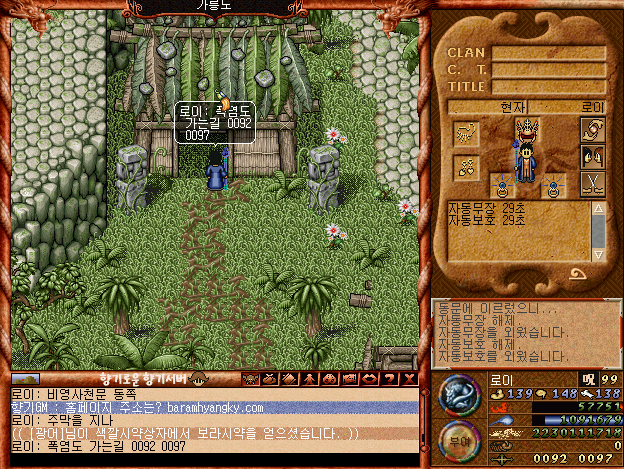624x469 pixels.
Task: Click the CLAN name field
Action: click(x=547, y=53)
